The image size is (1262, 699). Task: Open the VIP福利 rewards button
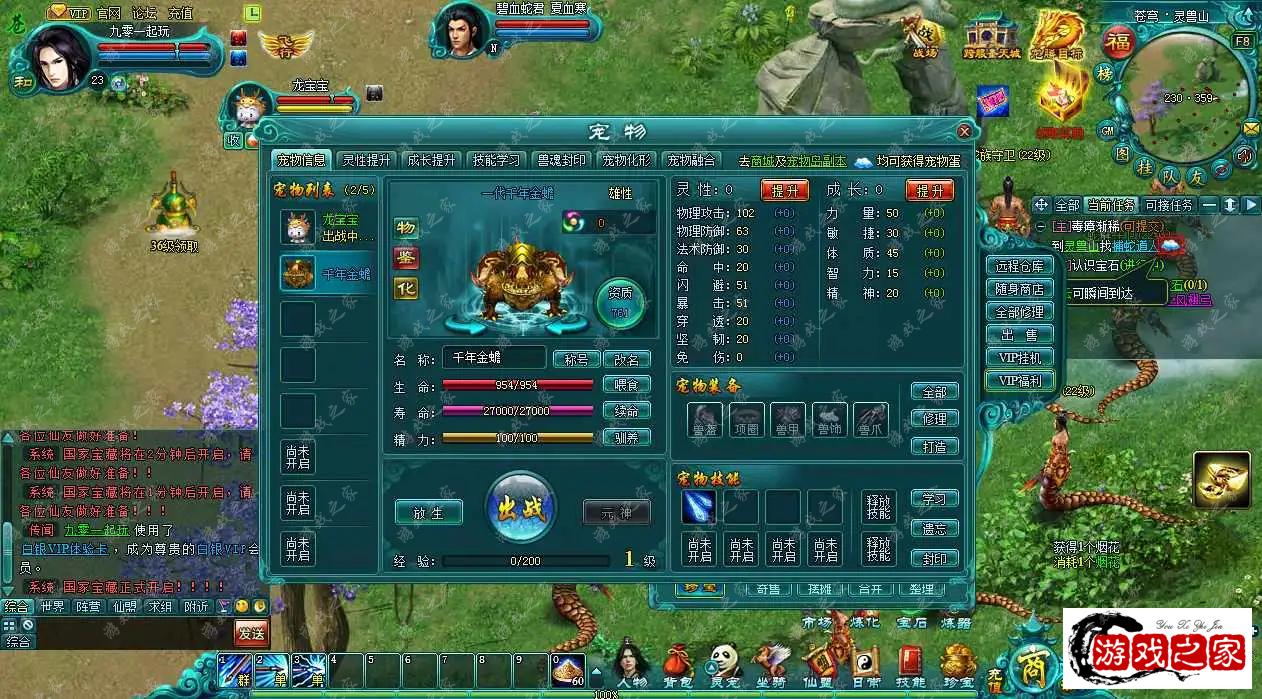click(1019, 380)
